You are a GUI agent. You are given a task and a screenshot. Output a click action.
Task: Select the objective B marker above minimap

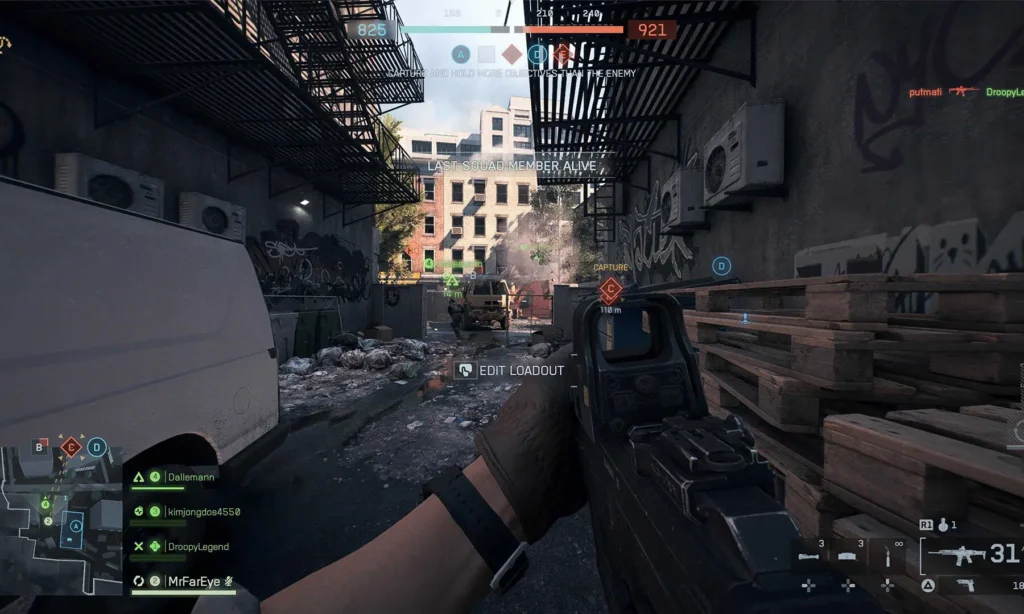[x=40, y=446]
